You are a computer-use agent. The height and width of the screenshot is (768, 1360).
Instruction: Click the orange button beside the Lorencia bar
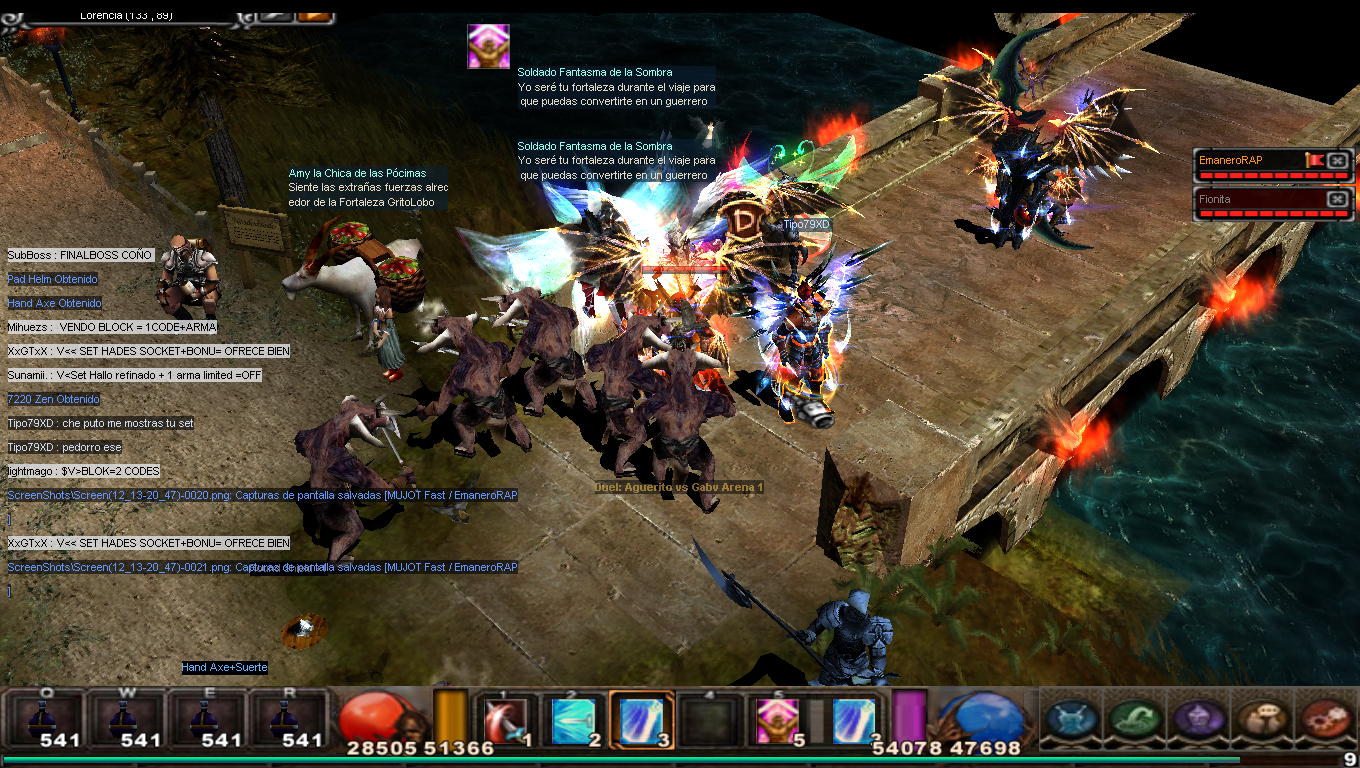point(315,15)
